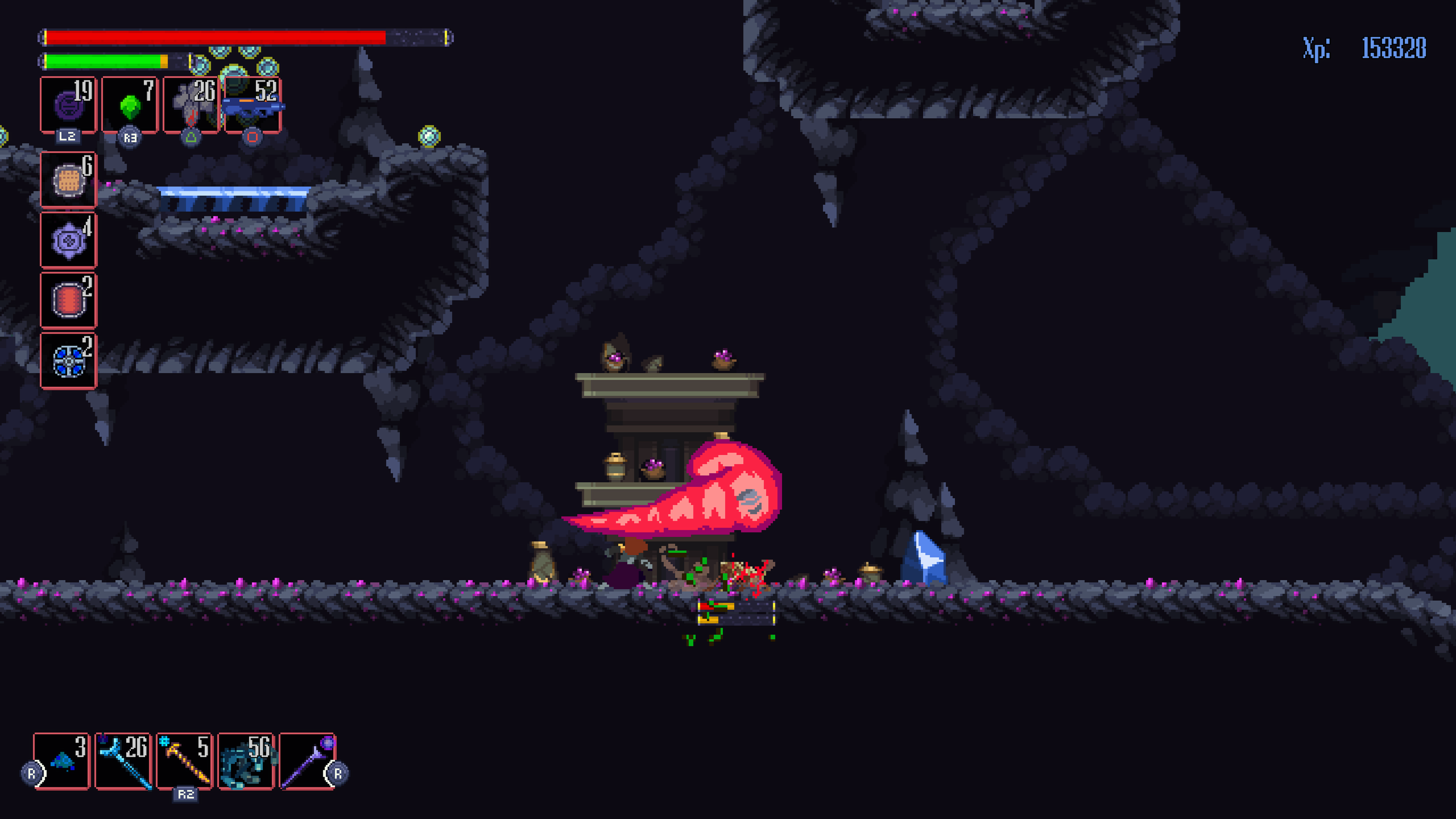Use the green gem item
The height and width of the screenshot is (819, 1456).
click(x=130, y=105)
